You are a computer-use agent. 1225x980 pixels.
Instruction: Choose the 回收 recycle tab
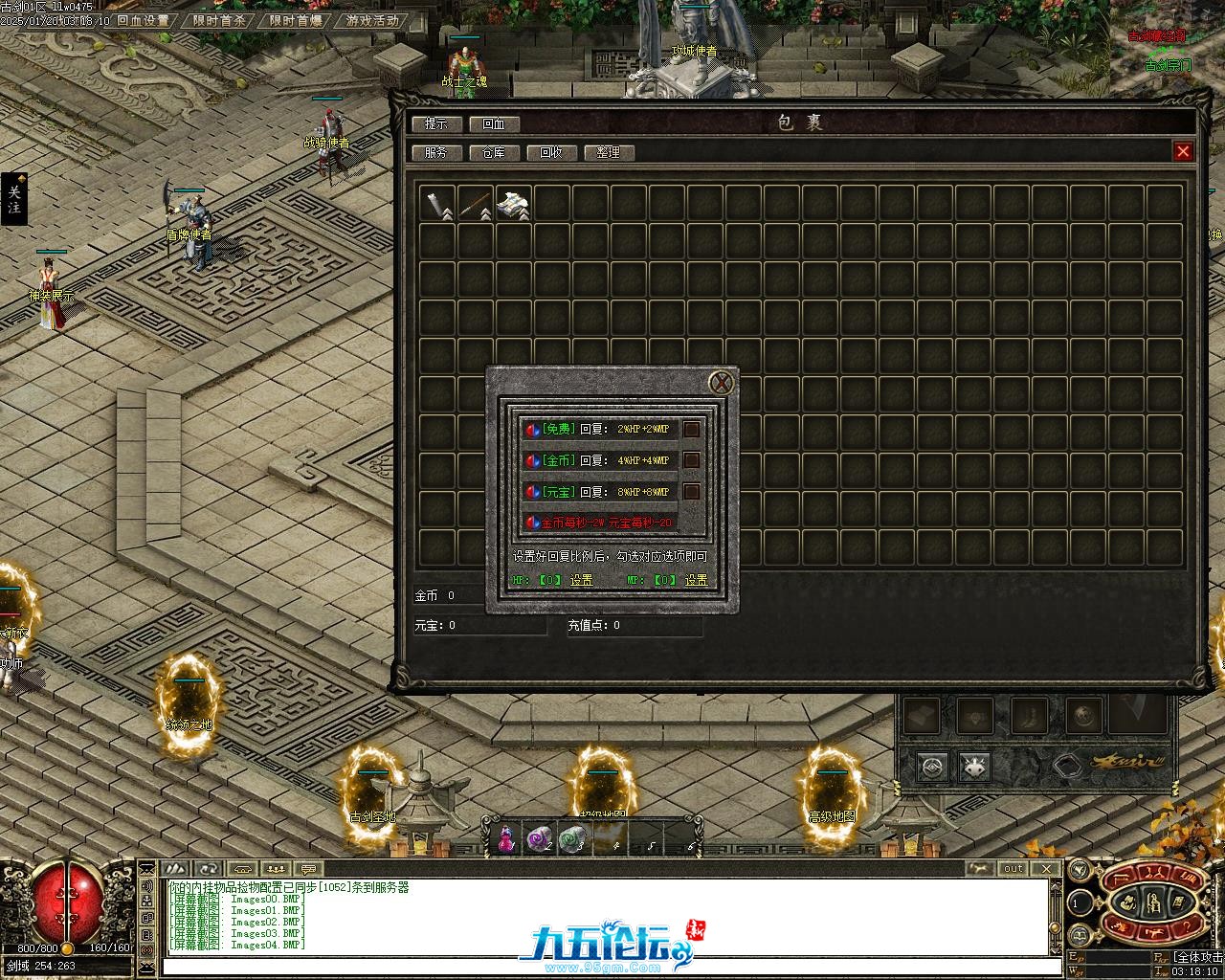click(551, 152)
